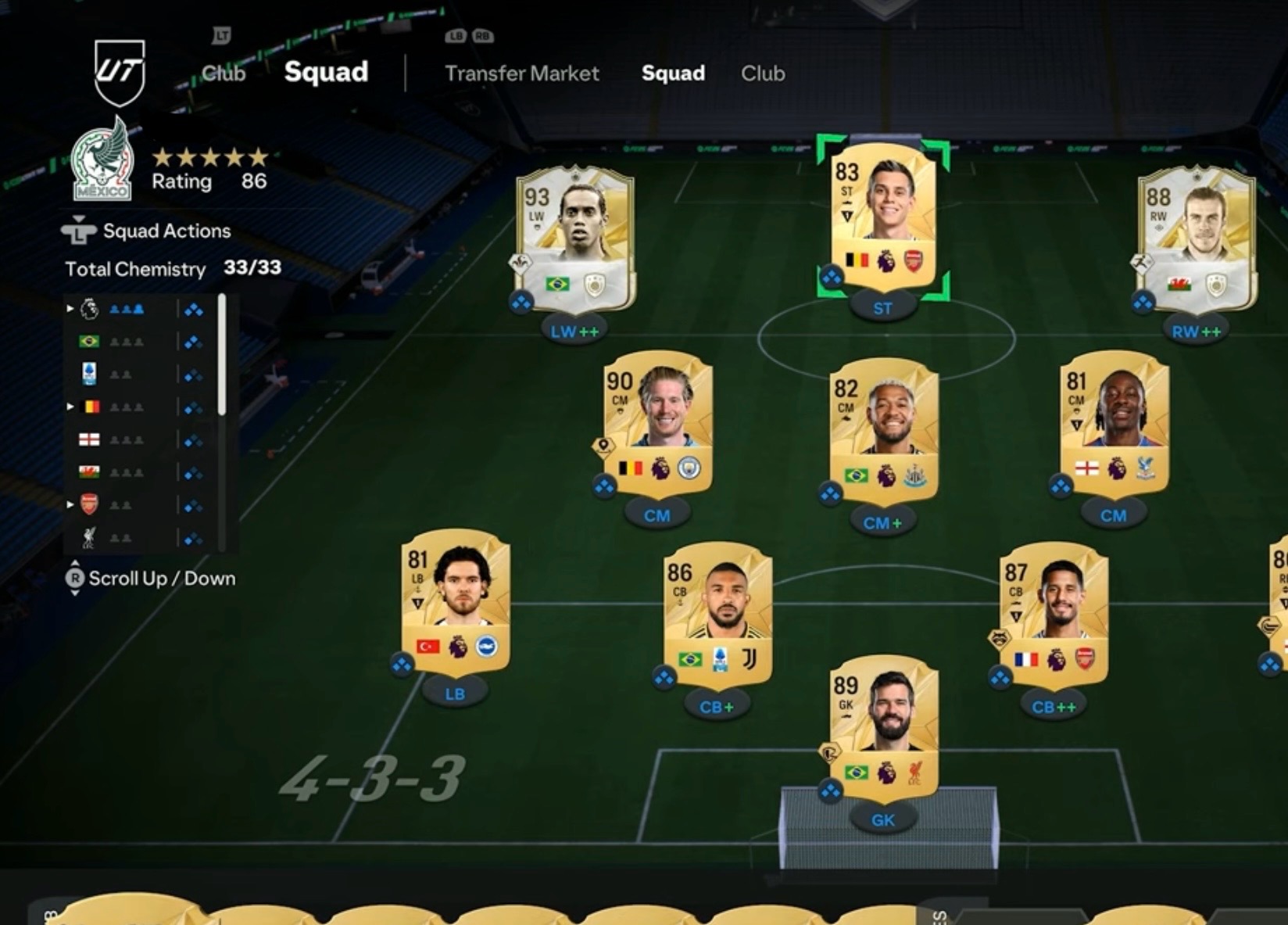Select the 88-rated Wales RW card
Viewport: 1288px width, 925px height.
pyautogui.click(x=1196, y=238)
